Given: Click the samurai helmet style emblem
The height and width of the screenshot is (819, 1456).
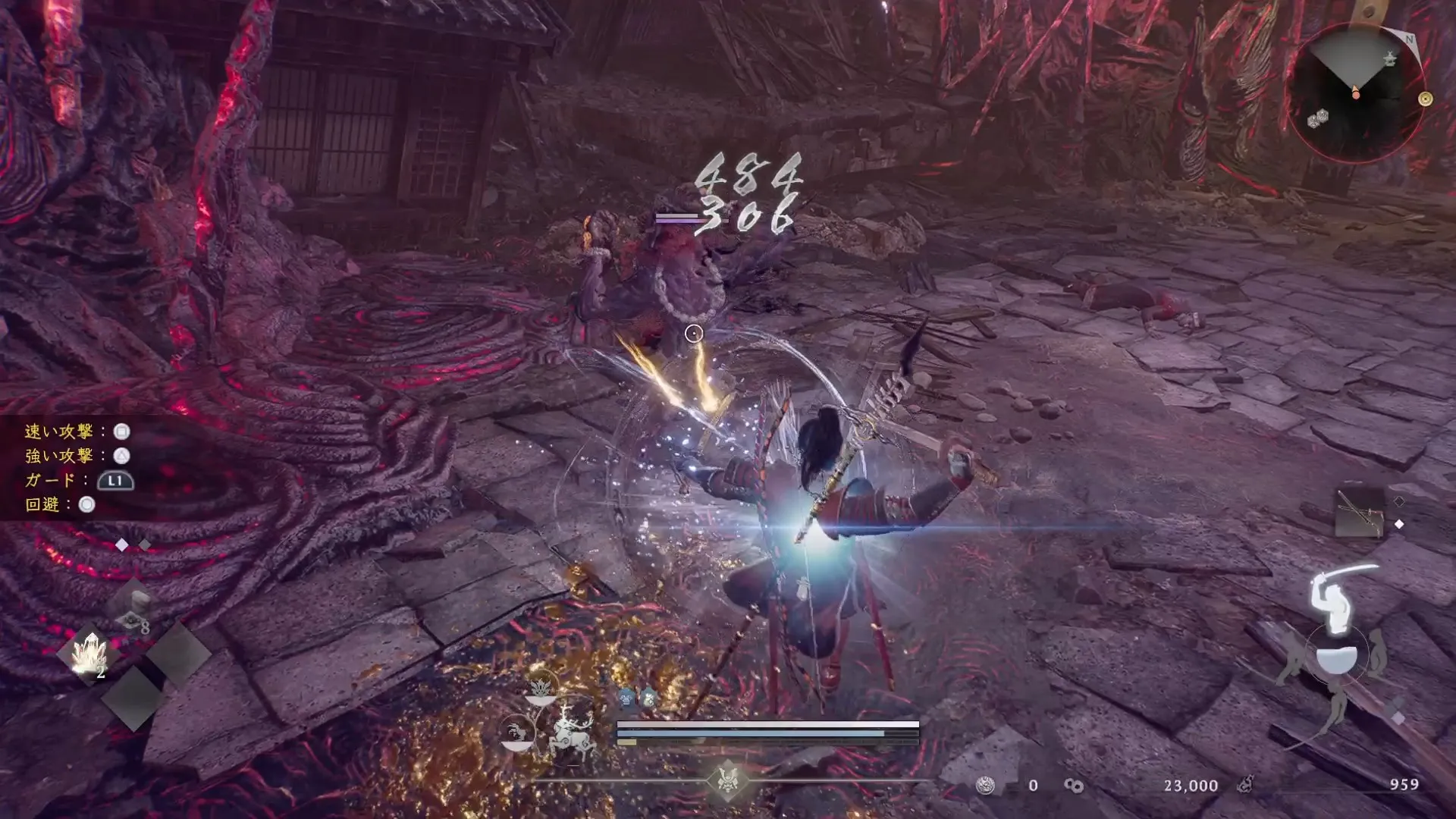Looking at the screenshot, I should pos(728,780).
